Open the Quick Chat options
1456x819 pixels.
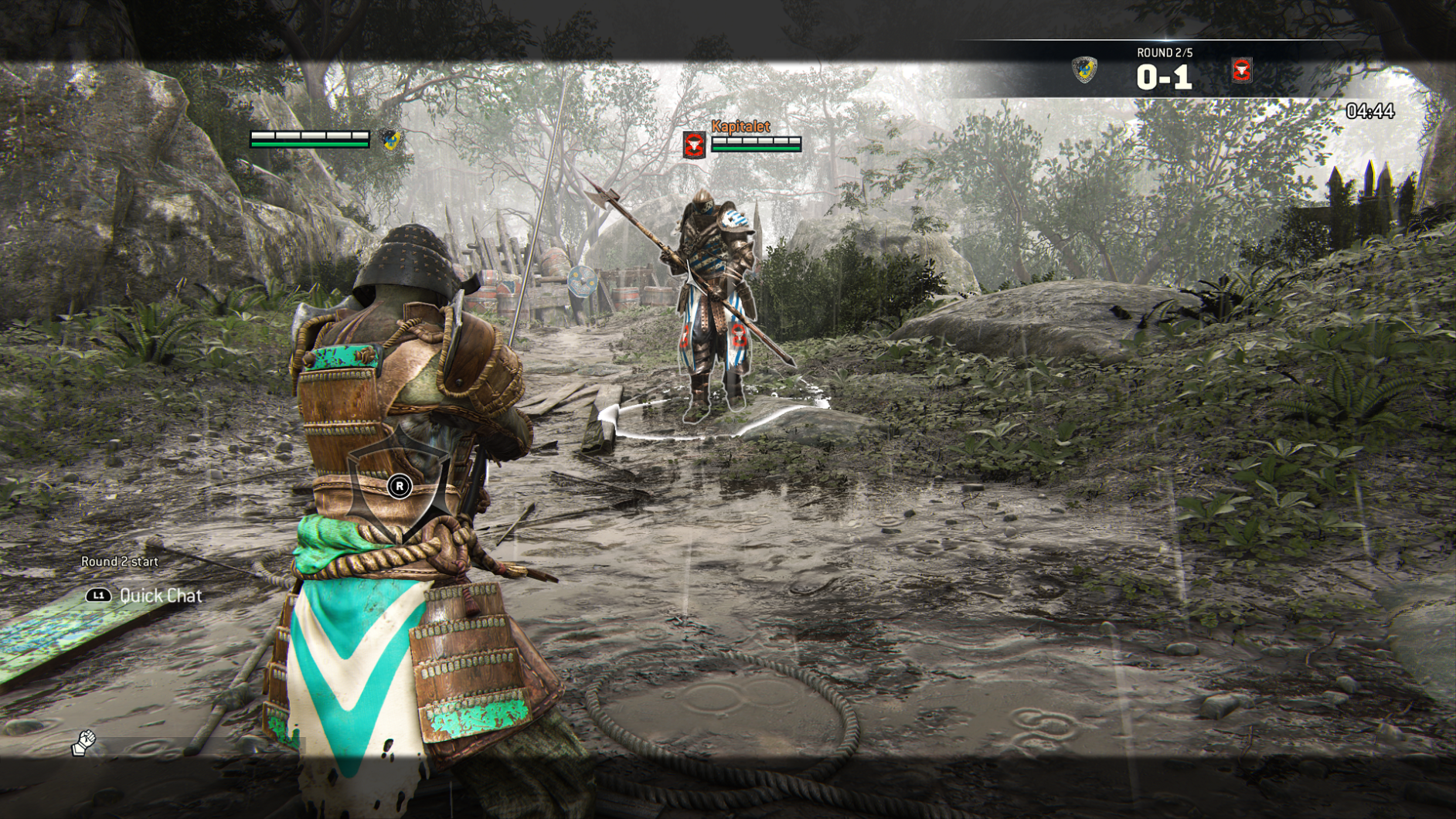(160, 595)
